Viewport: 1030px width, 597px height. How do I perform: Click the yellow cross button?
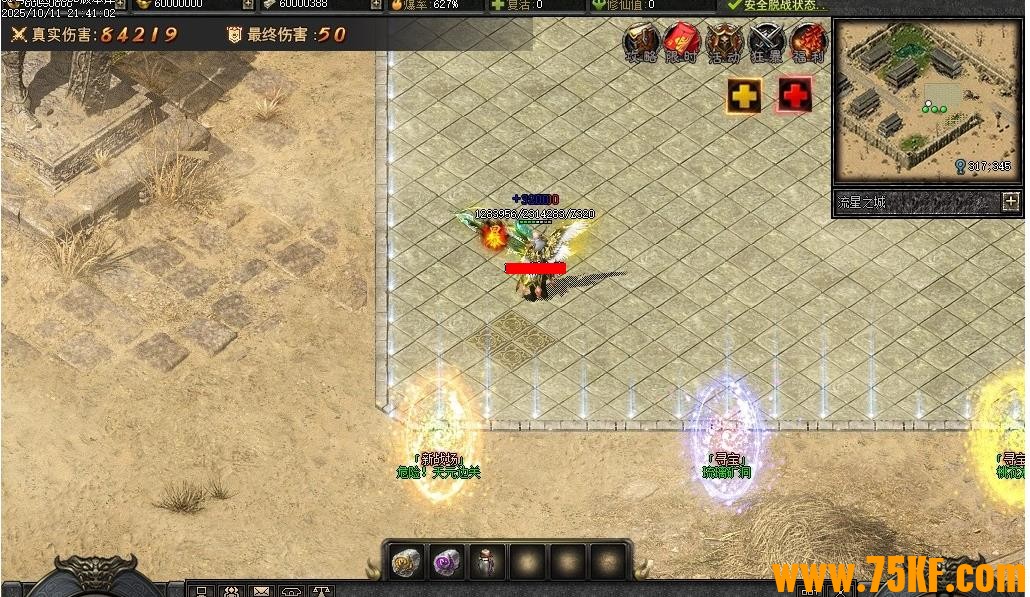pyautogui.click(x=744, y=95)
